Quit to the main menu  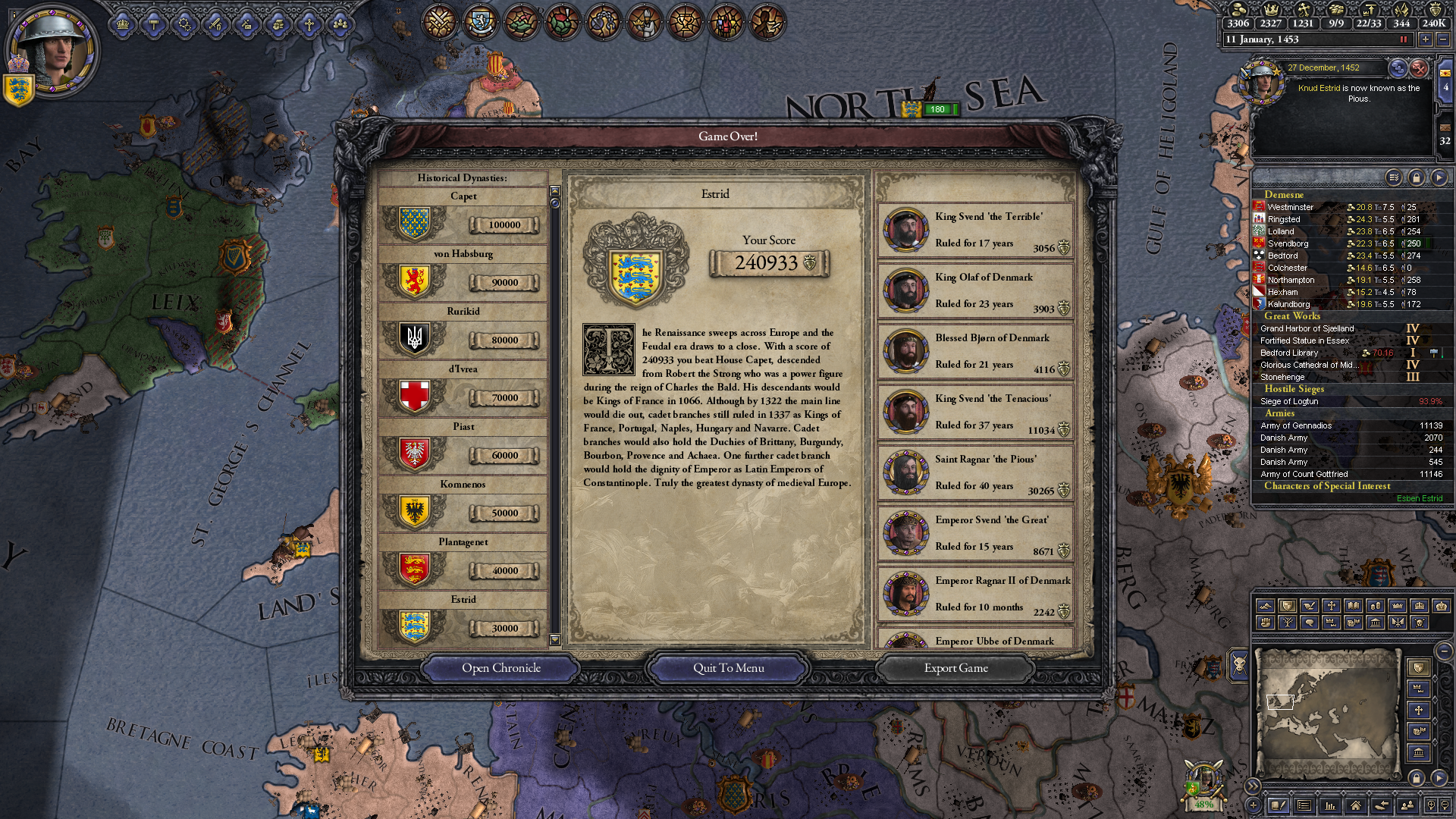728,668
